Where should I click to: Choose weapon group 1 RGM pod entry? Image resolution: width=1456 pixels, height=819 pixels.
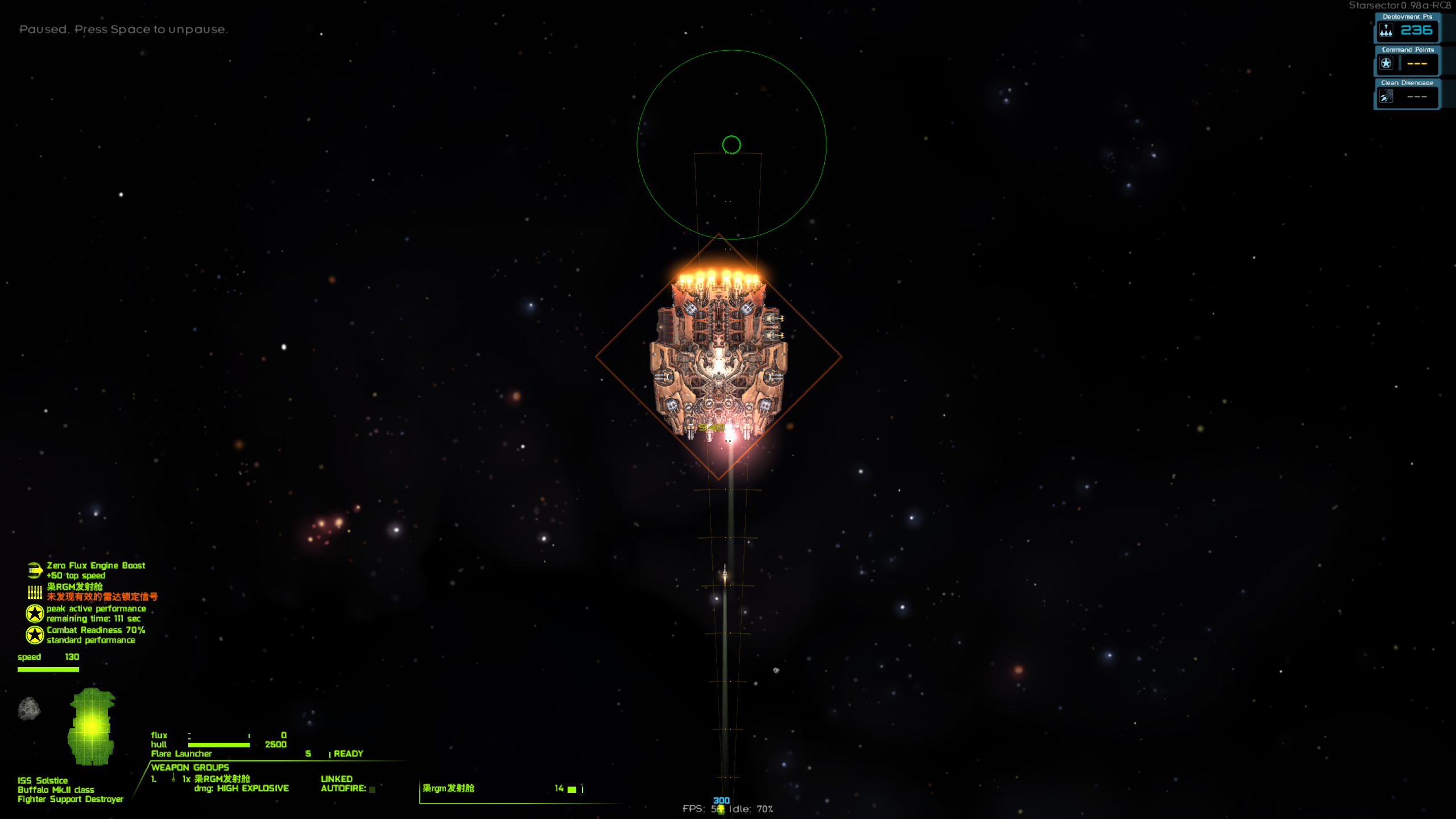pyautogui.click(x=221, y=779)
